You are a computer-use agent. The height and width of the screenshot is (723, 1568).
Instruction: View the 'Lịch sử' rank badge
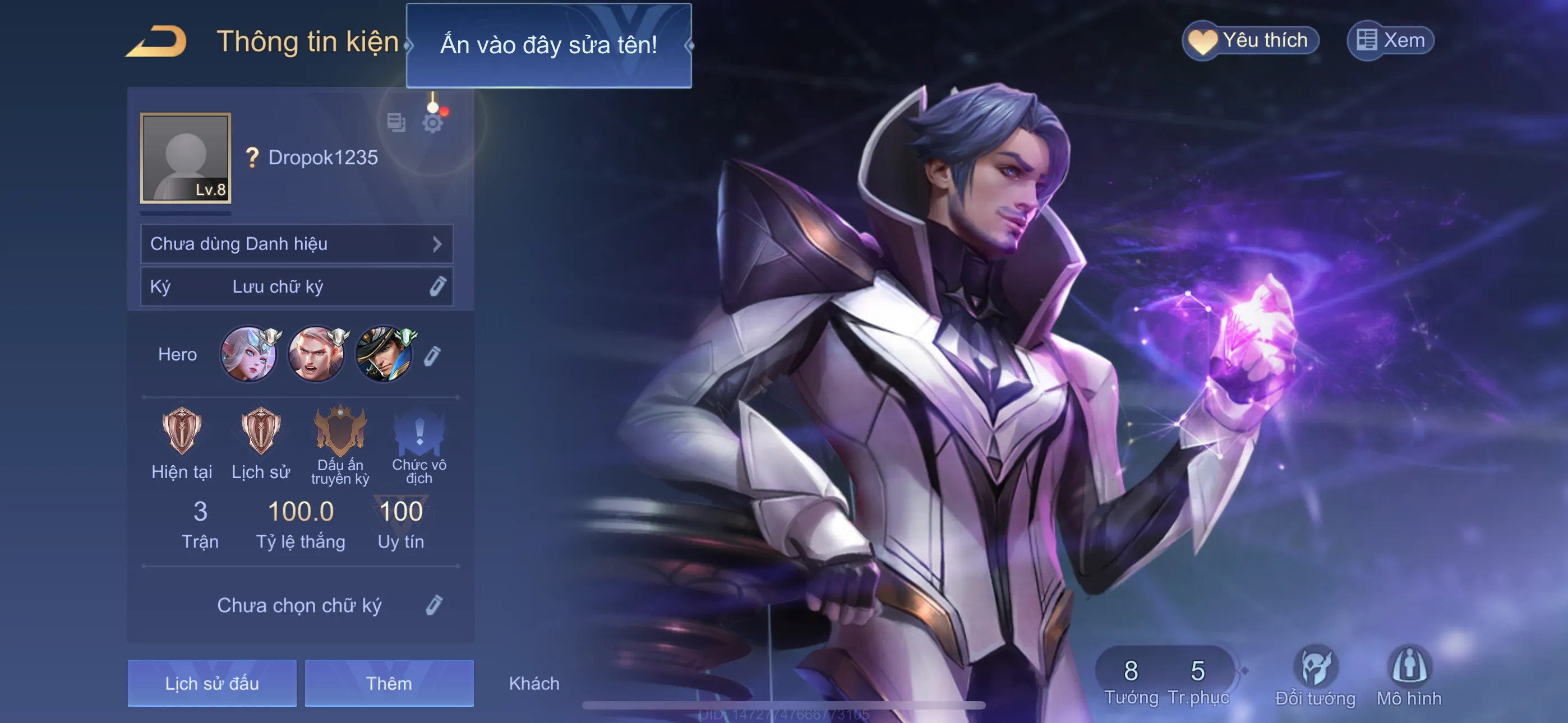pyautogui.click(x=261, y=432)
